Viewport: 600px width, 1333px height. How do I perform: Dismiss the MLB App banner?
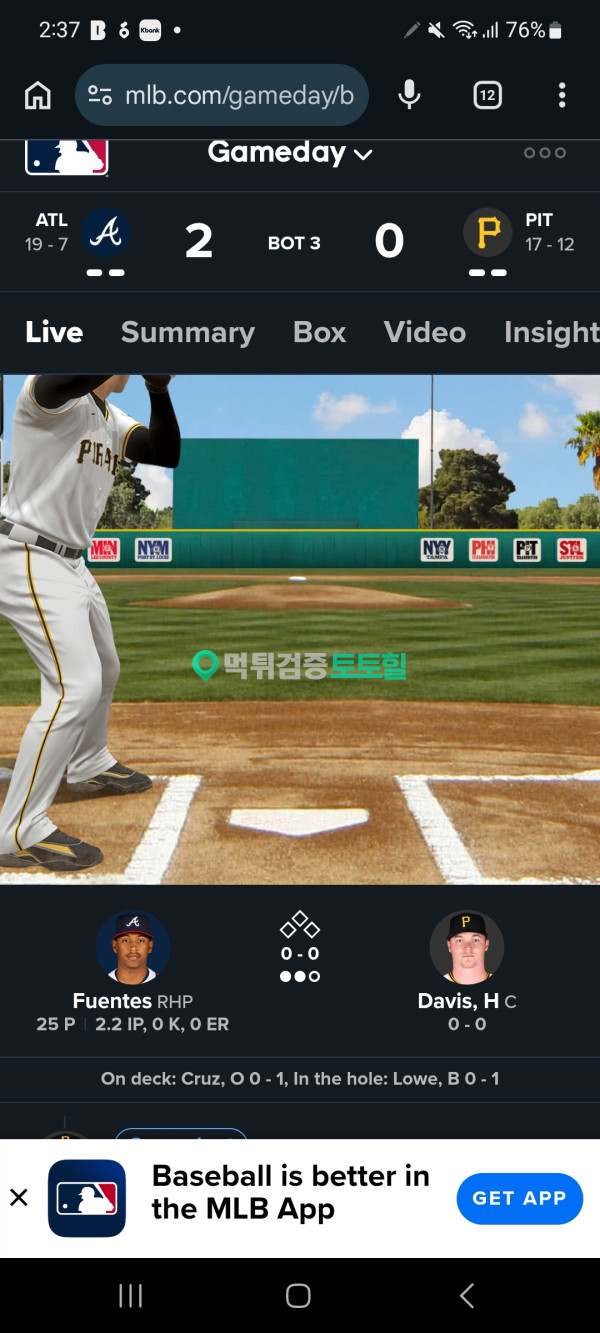click(19, 1198)
